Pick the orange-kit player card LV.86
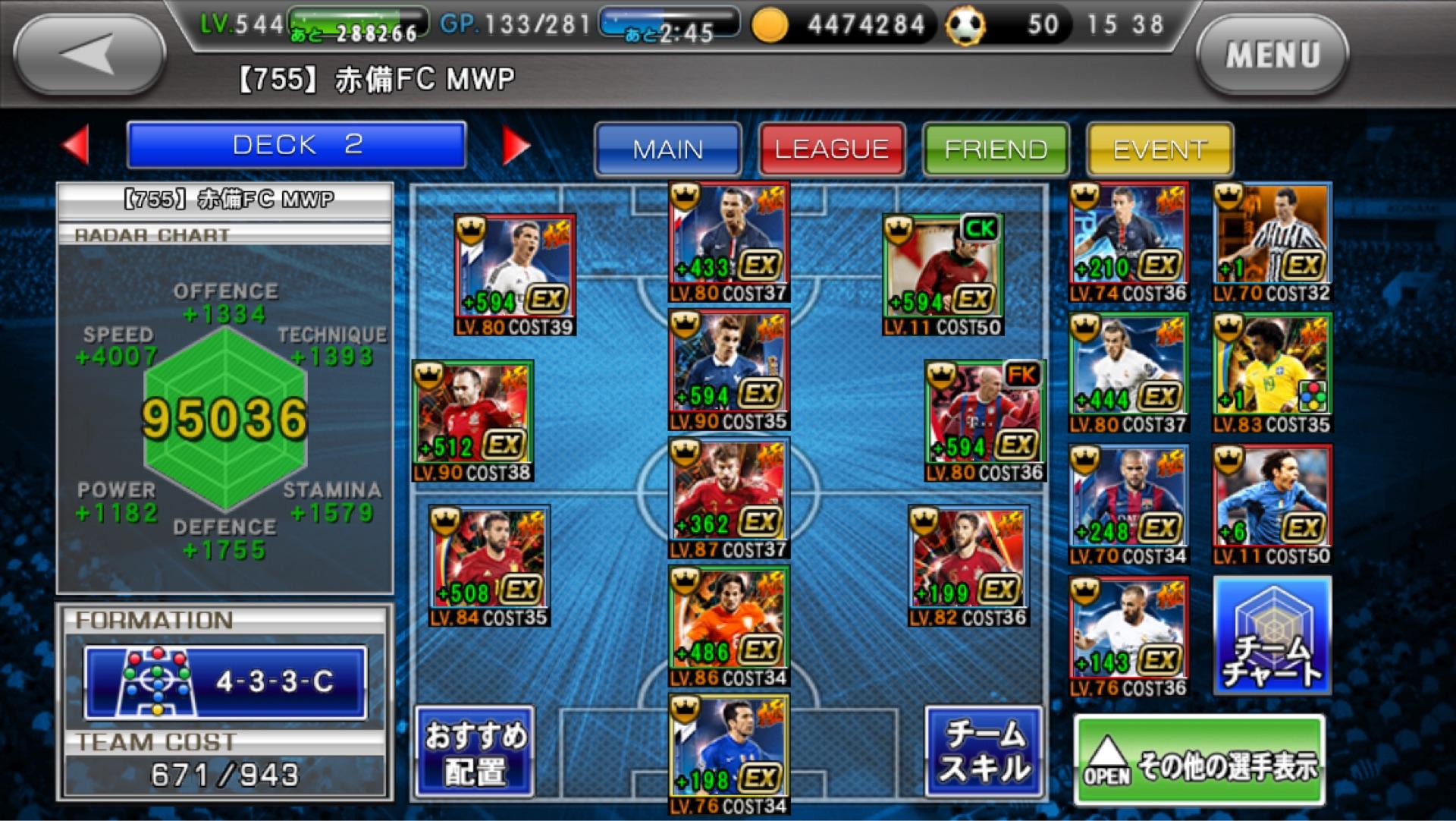Viewport: 1456px width, 821px height. tap(729, 624)
